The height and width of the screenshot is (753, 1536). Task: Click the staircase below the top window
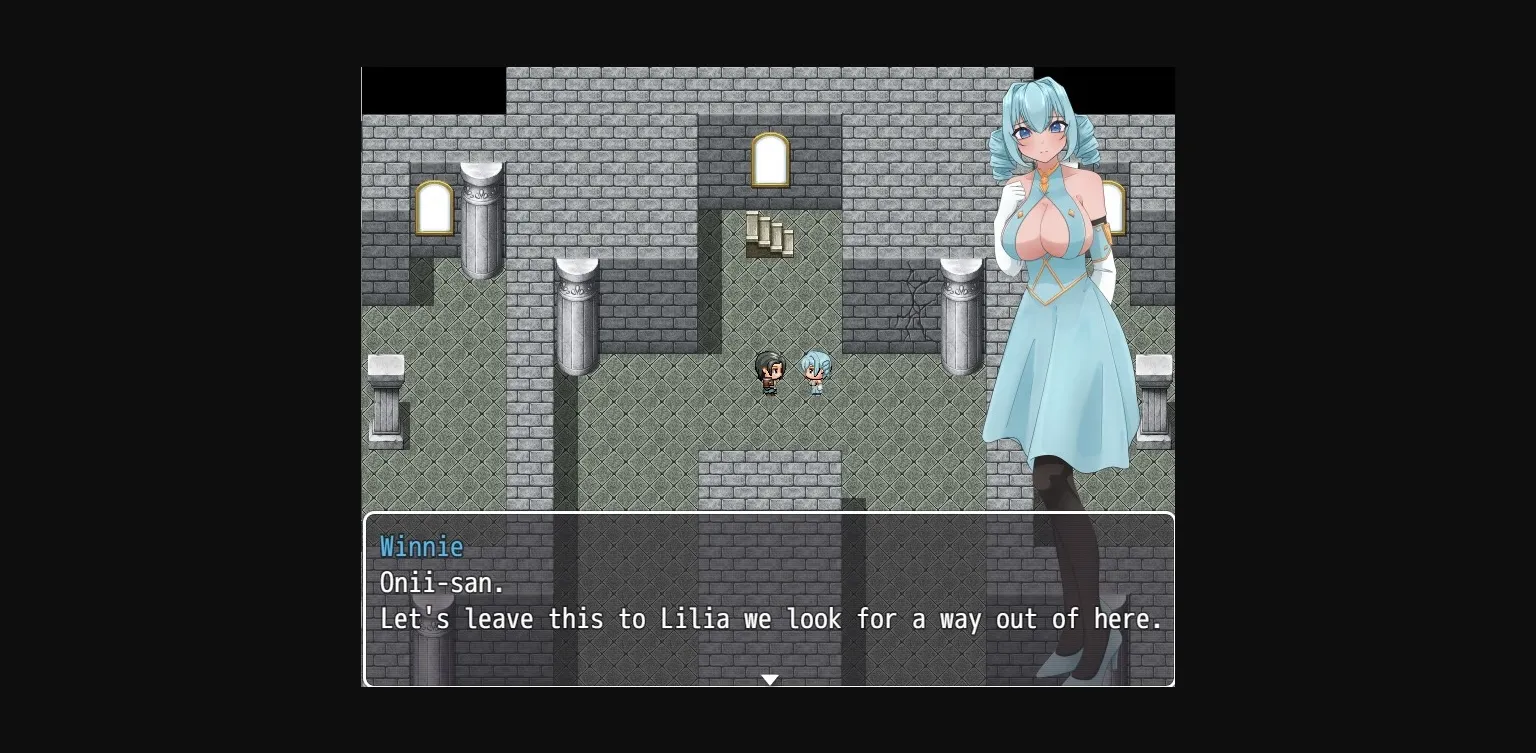770,233
